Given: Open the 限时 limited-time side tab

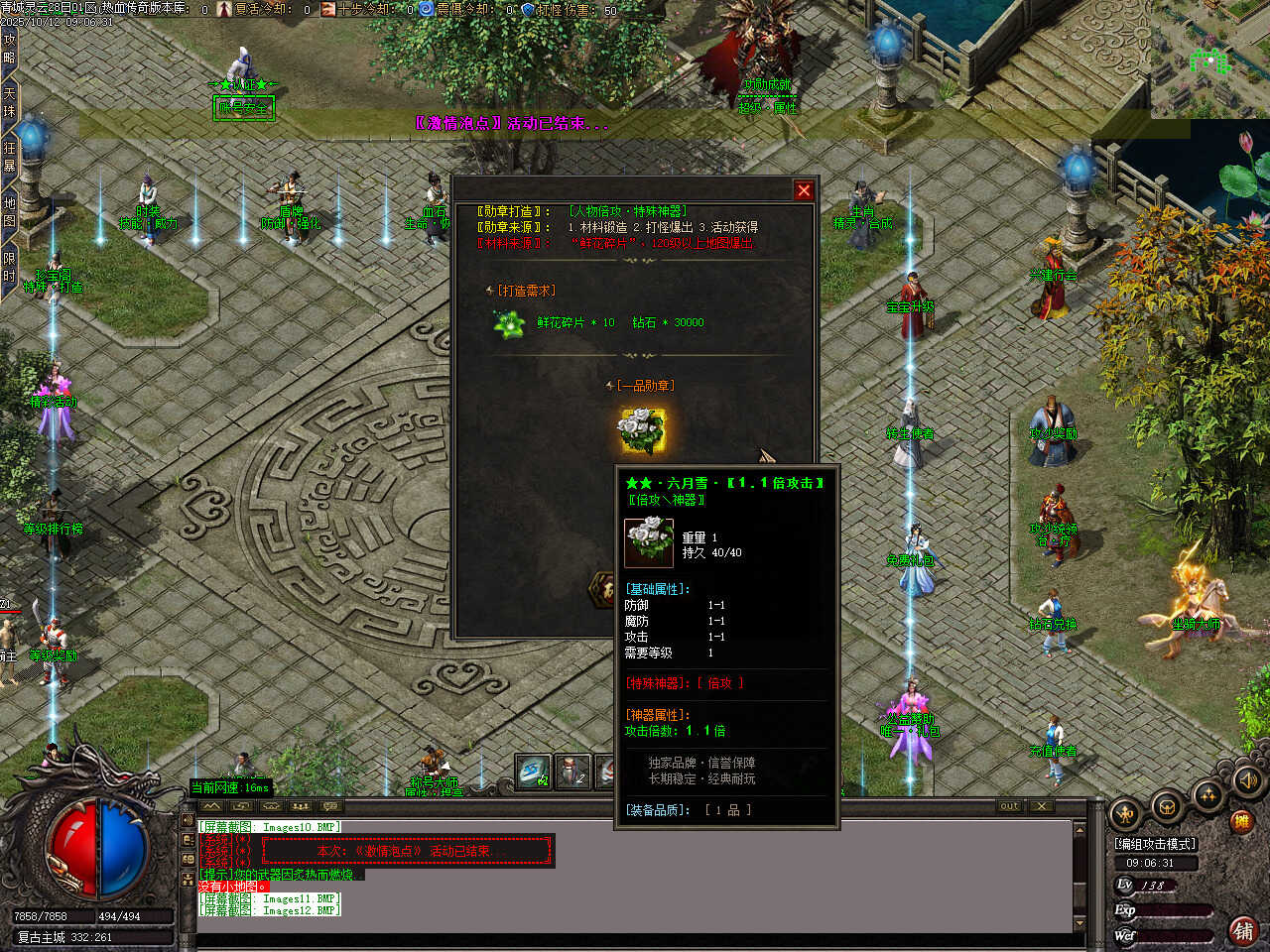Looking at the screenshot, I should pos(9,266).
